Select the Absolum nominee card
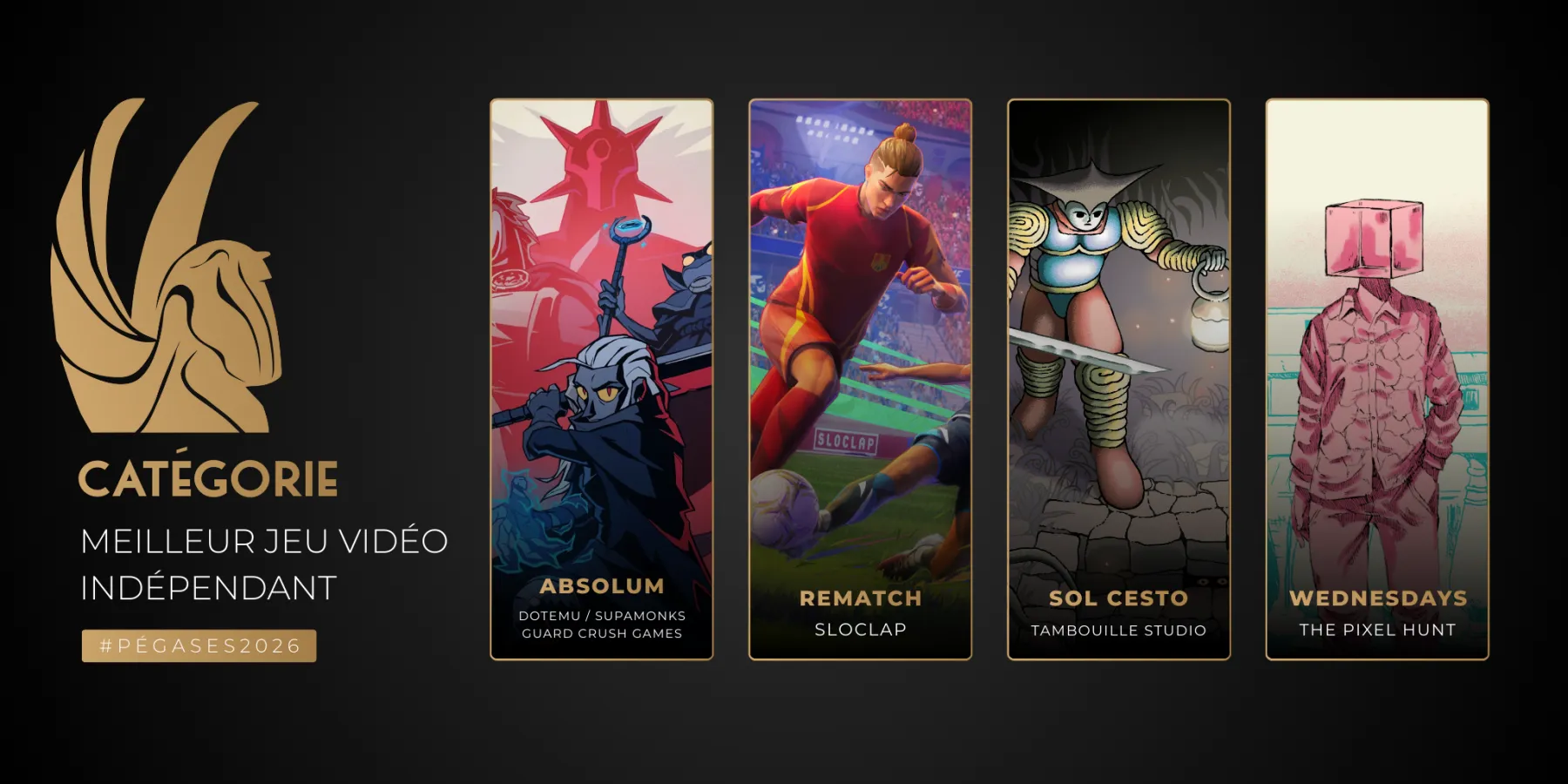 pos(601,379)
